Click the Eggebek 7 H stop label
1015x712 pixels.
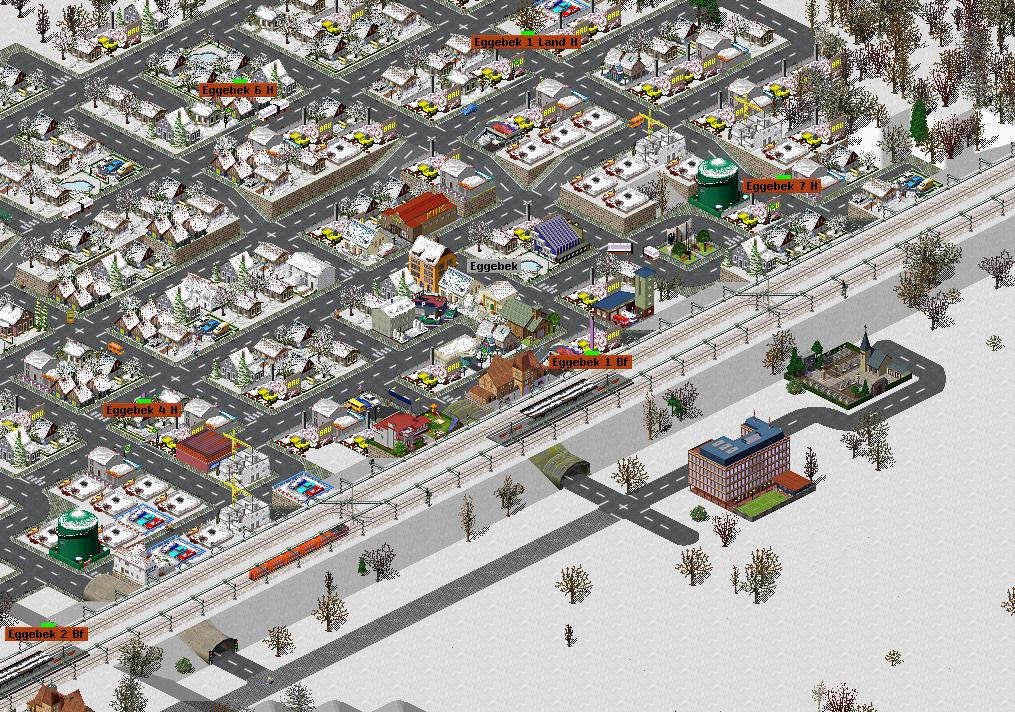pos(782,186)
